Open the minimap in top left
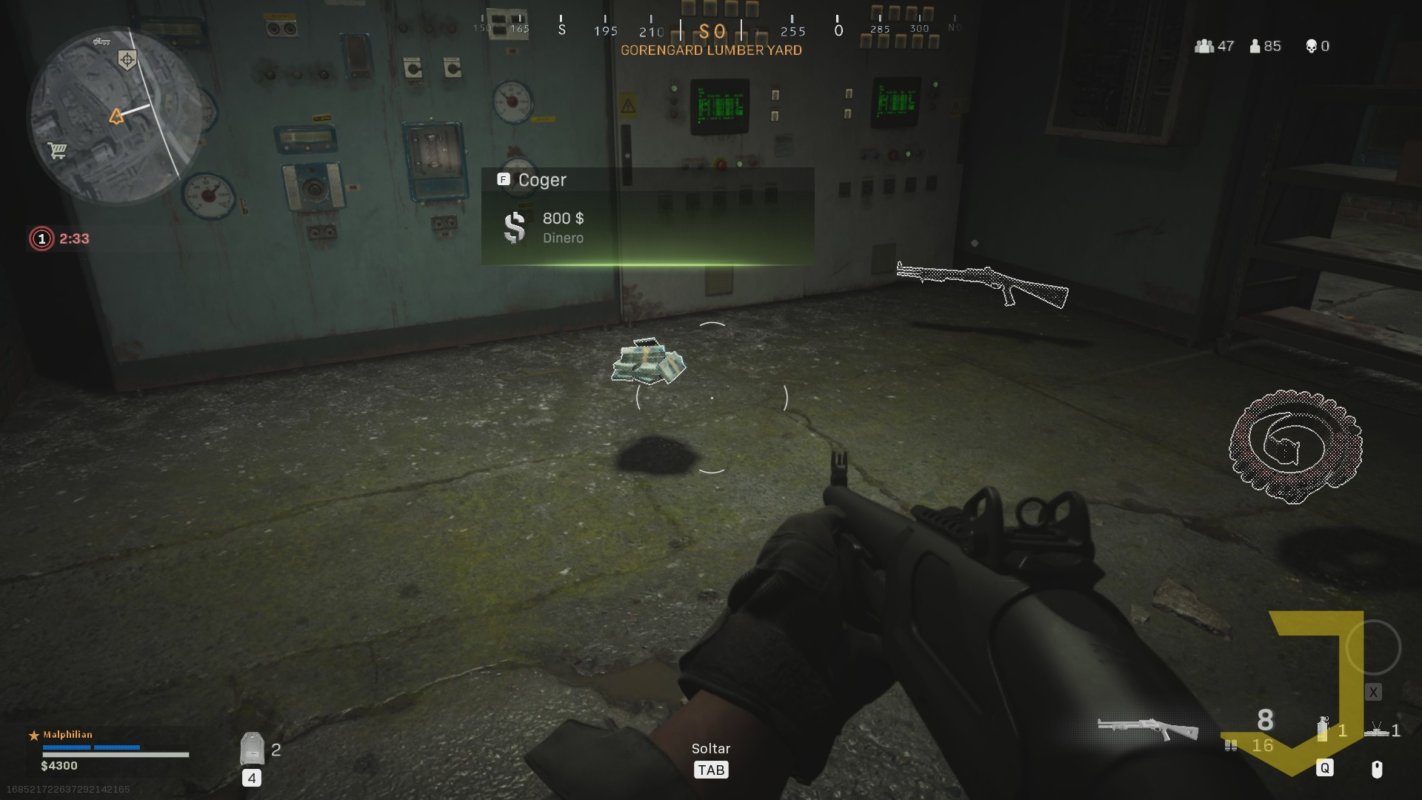This screenshot has height=800, width=1422. pos(115,110)
